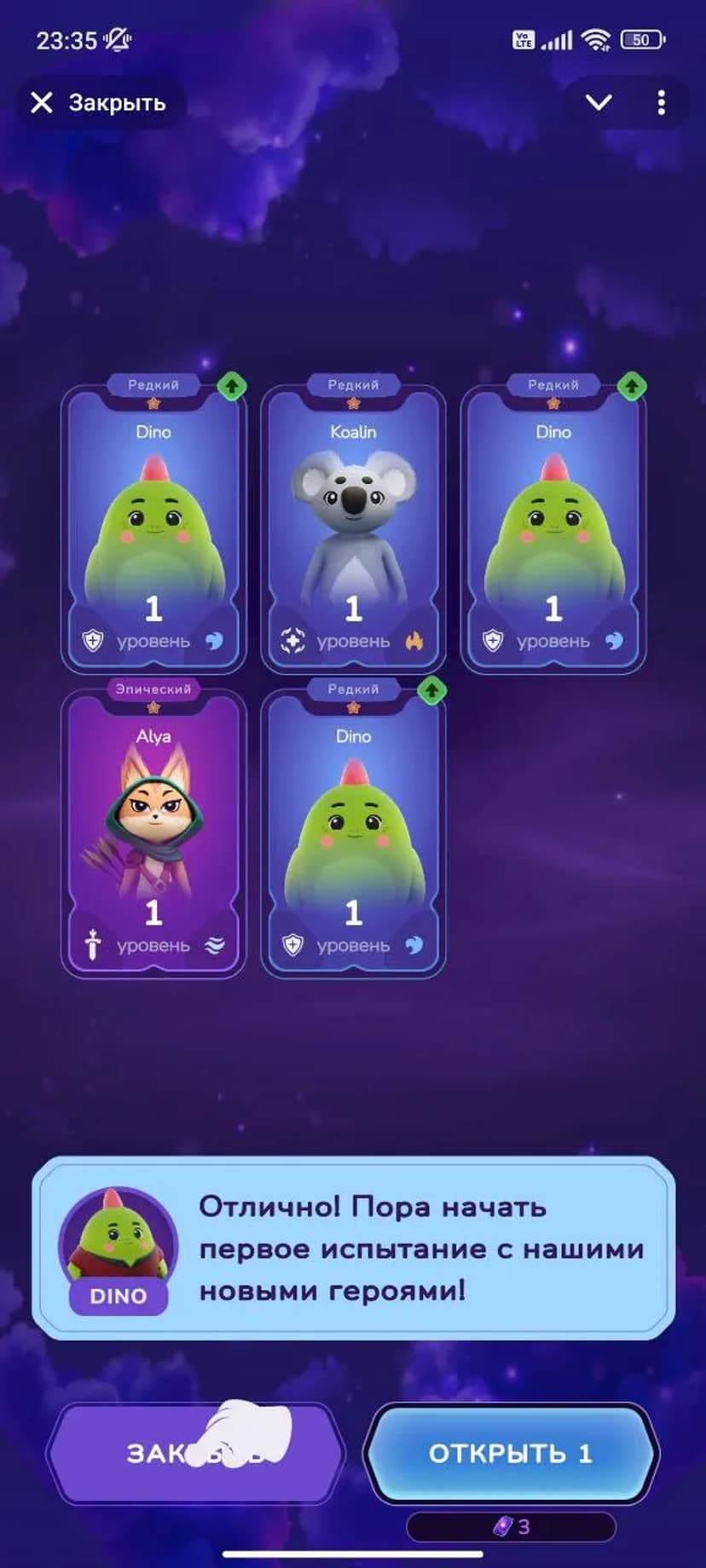Close the mini app with Закрыть
706x1568 pixels.
99,103
